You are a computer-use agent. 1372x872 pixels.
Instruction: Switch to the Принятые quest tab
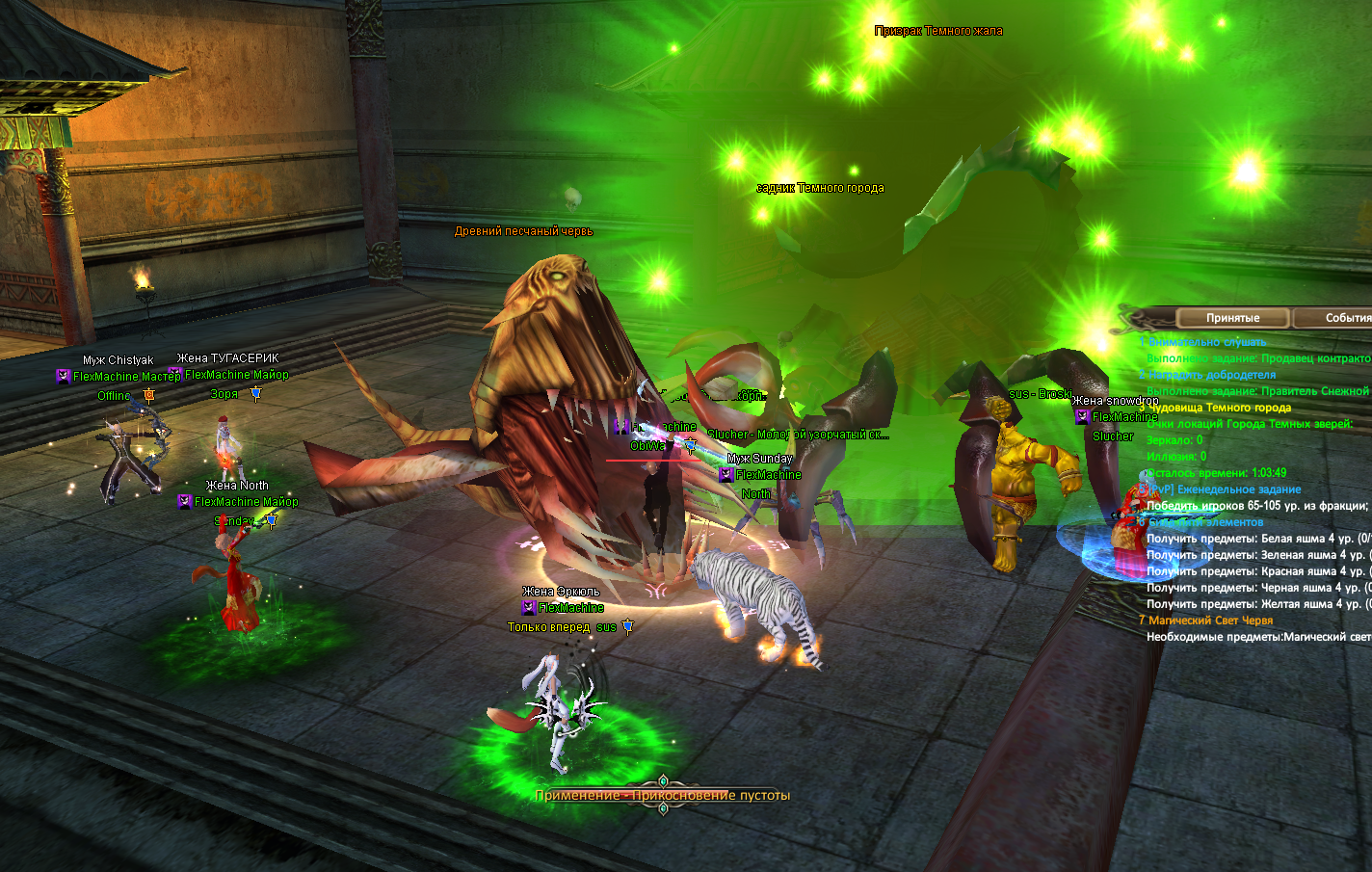[x=1232, y=318]
